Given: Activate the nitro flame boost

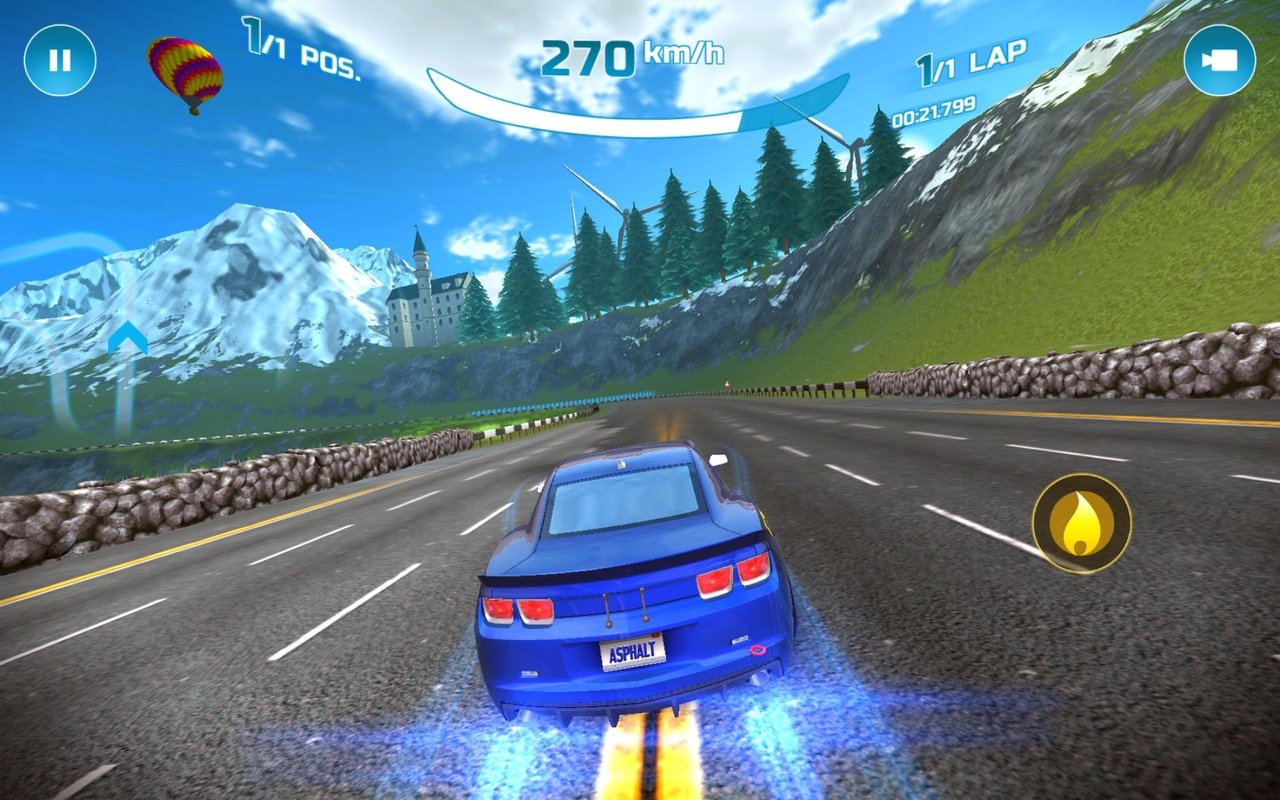Looking at the screenshot, I should [1081, 523].
